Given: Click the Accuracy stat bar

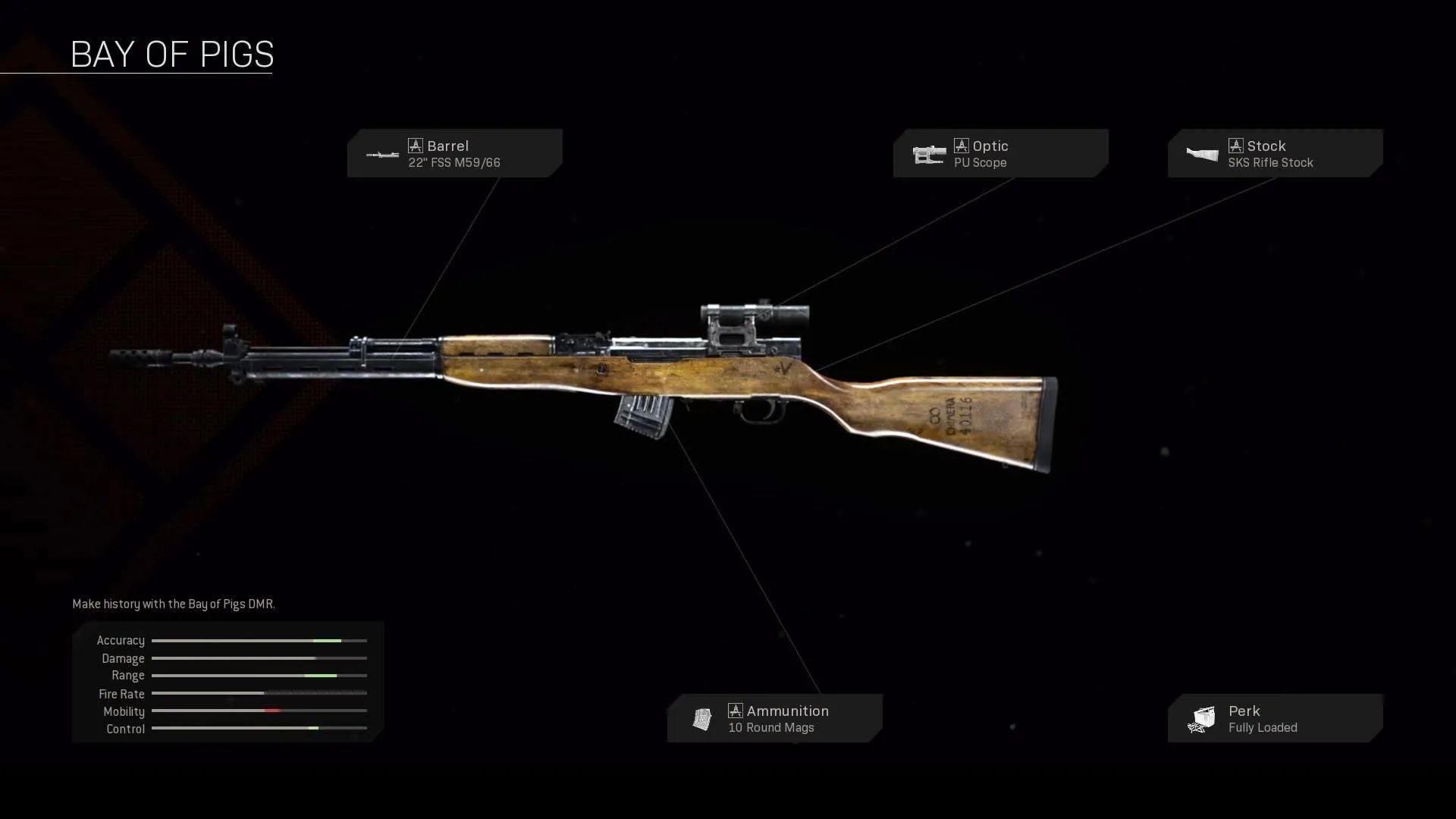Looking at the screenshot, I should coord(259,640).
